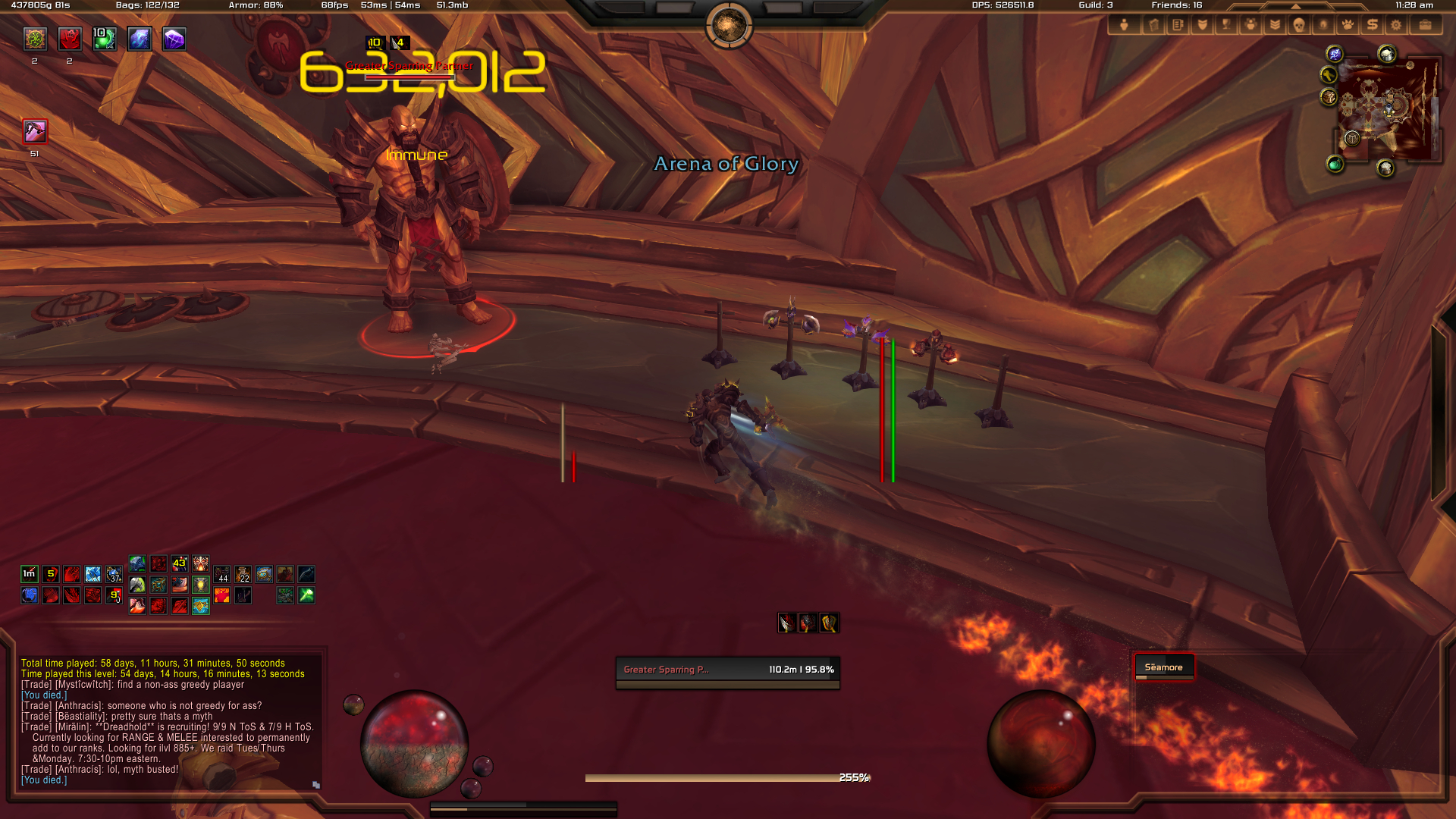Open the briefcase bags button
1456x819 pixels.
[1425, 25]
